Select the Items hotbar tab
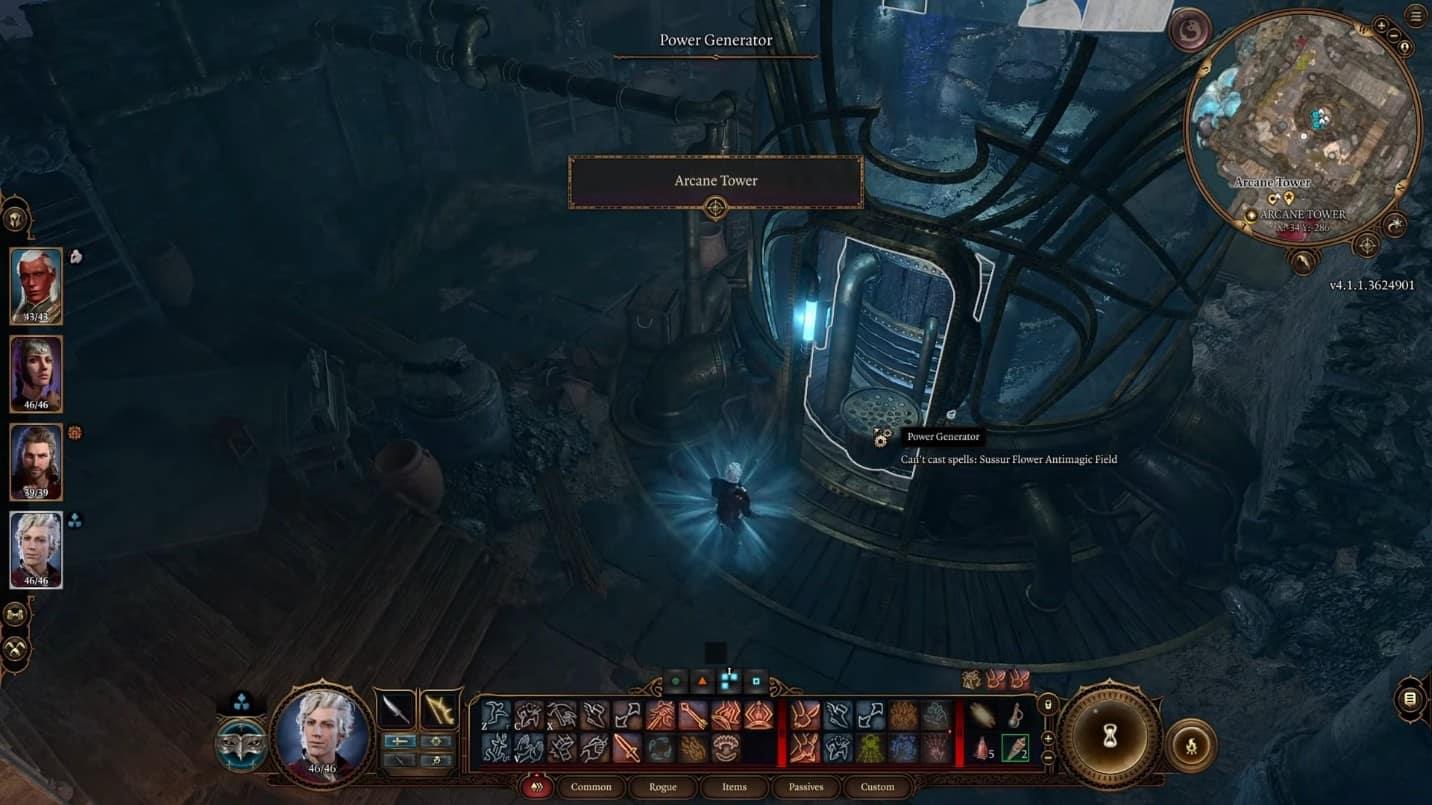 click(734, 787)
